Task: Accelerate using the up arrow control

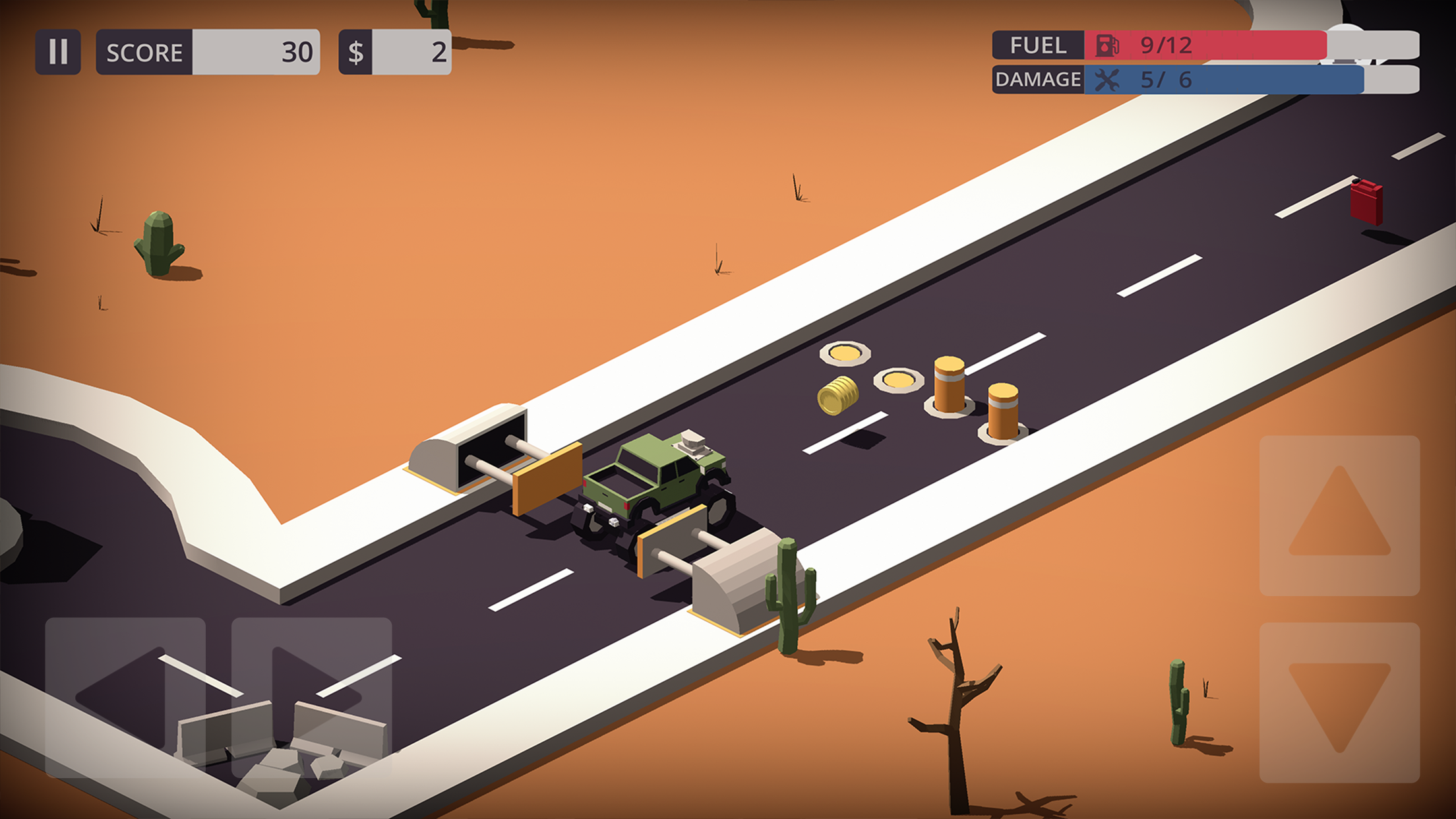Action: [x=1339, y=515]
